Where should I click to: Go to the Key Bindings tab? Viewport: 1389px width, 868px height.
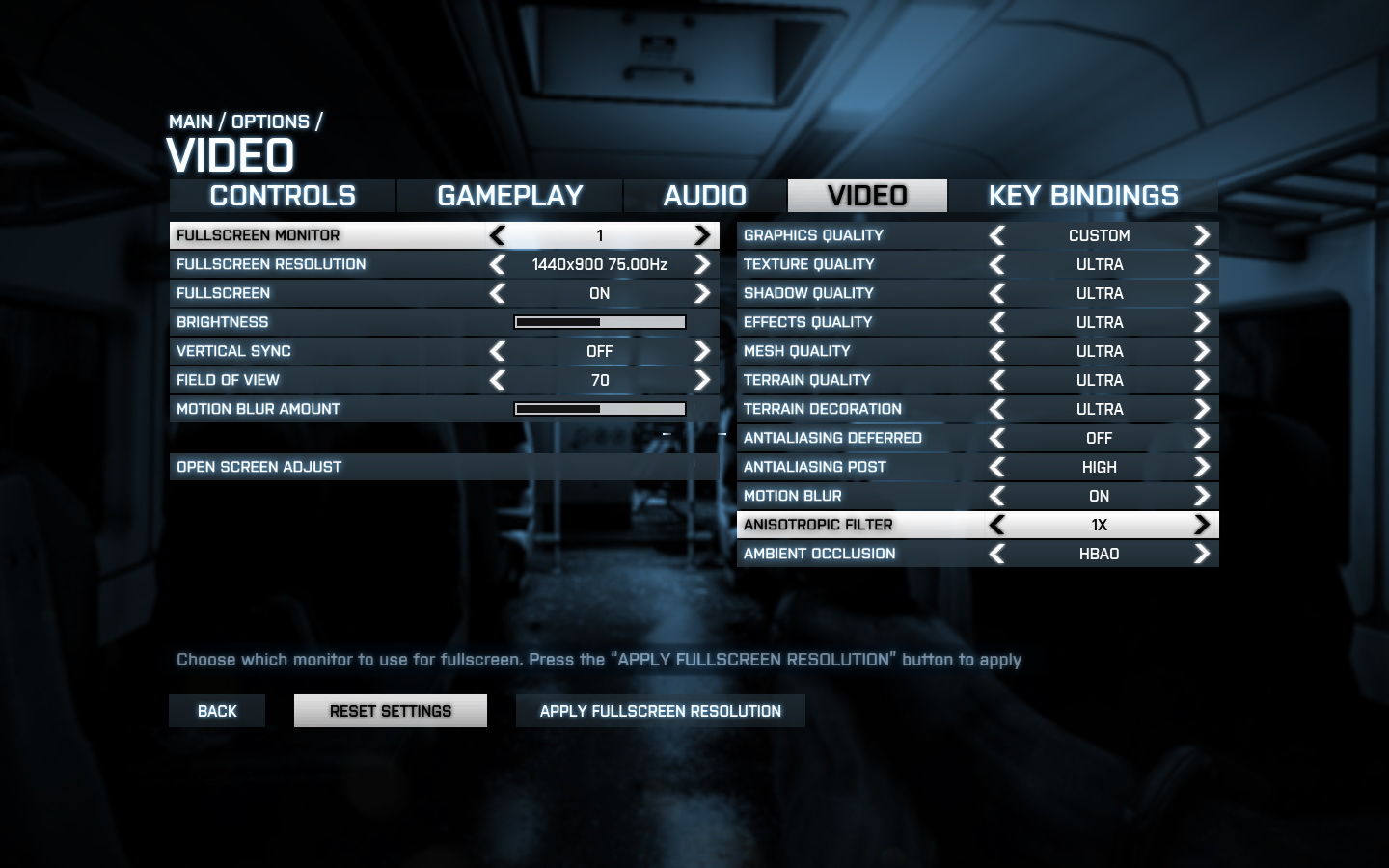point(1083,196)
